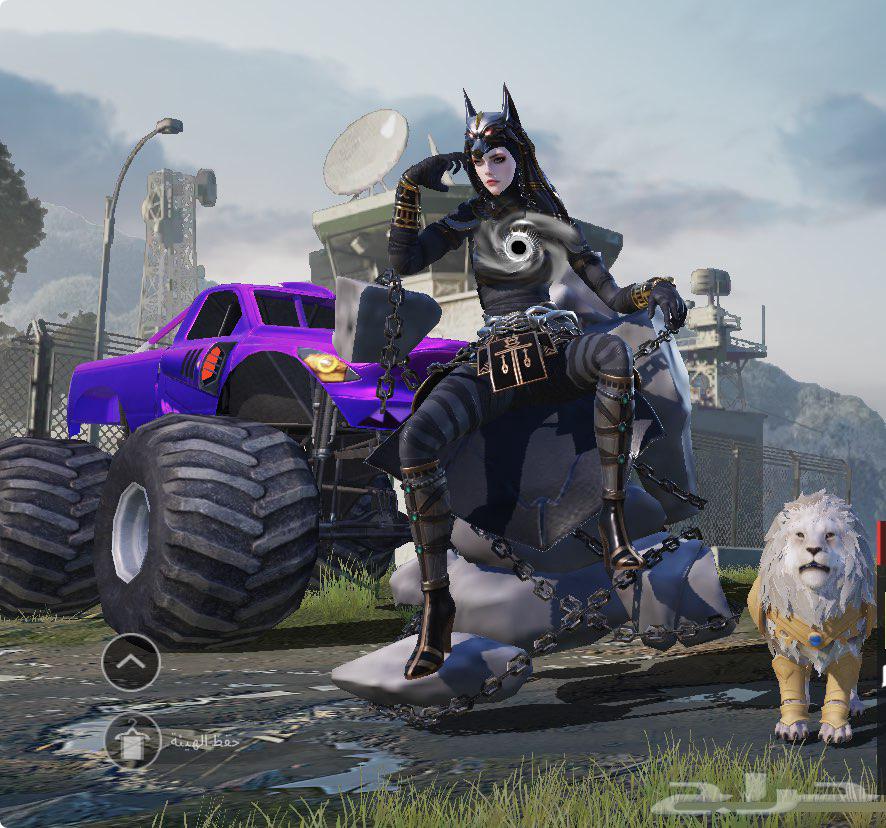Expand the up-arrow chevron button
The height and width of the screenshot is (828, 886).
[131, 662]
